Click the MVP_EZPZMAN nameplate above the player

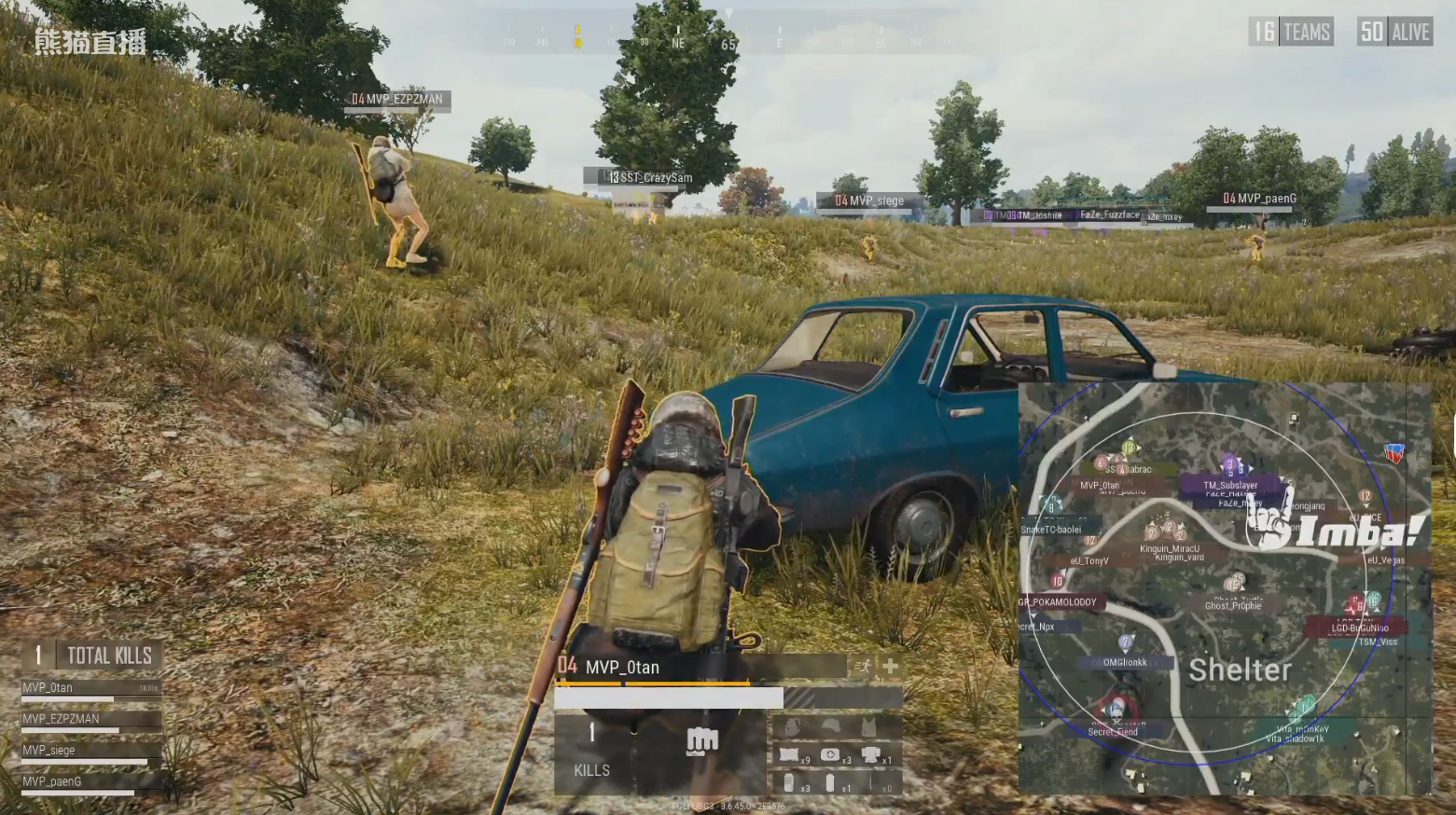point(398,100)
